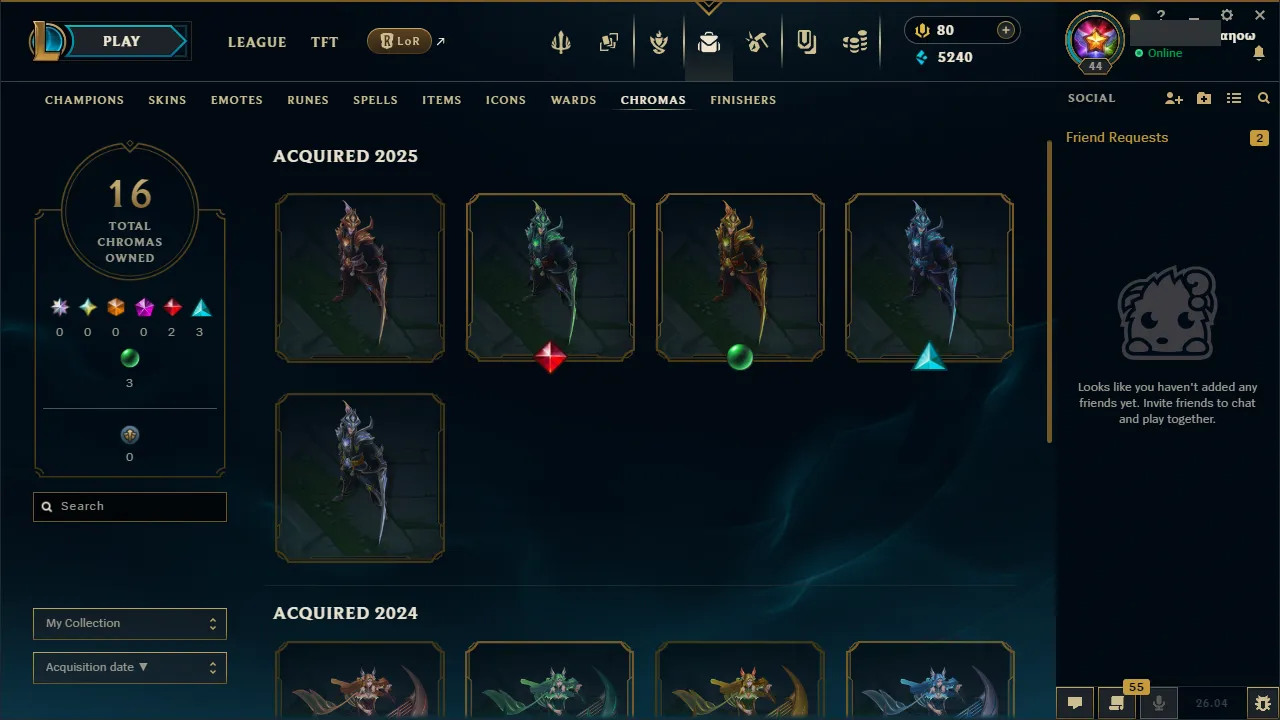
Task: Click the chroma Search input field
Action: point(129,506)
